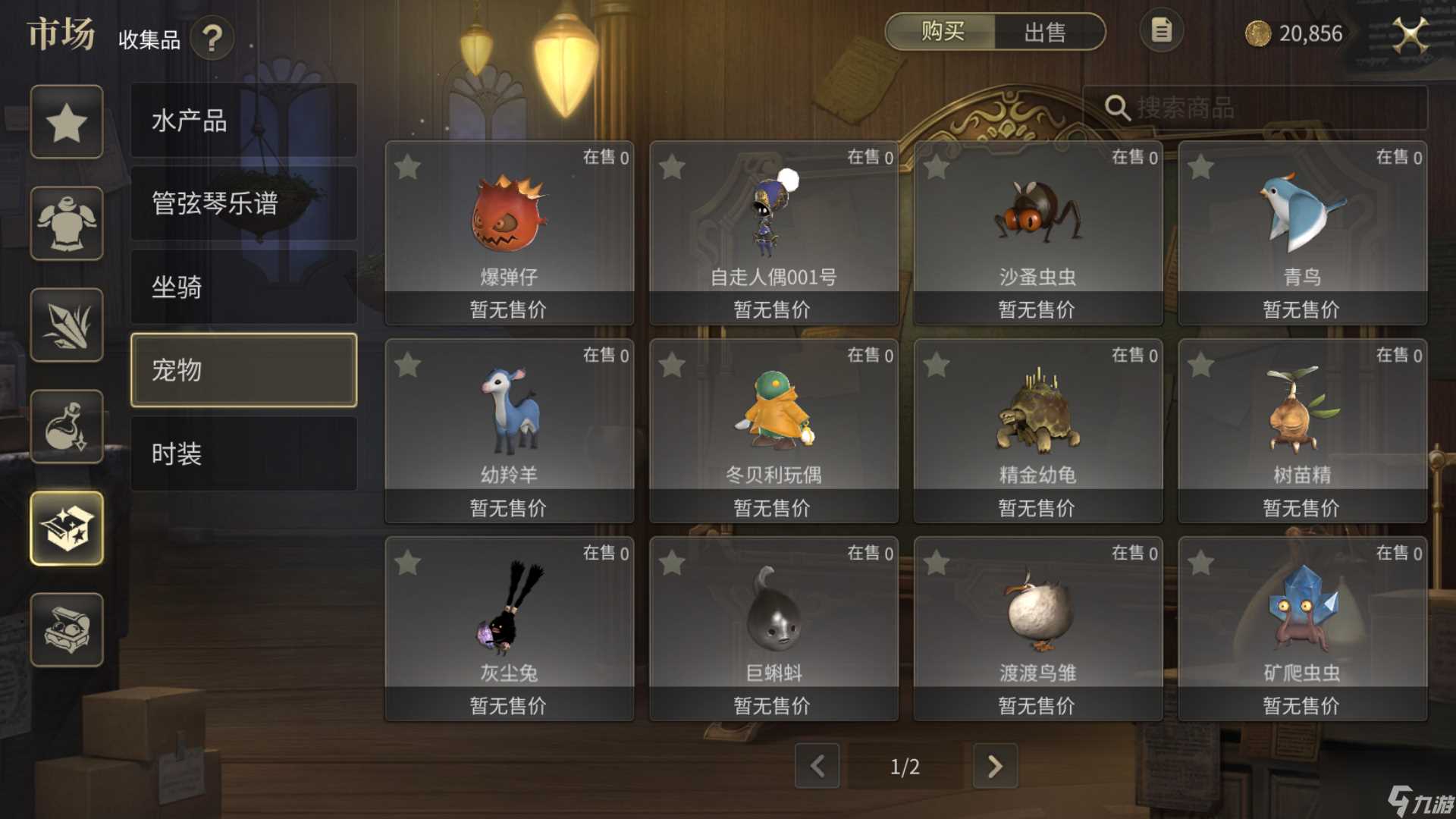Viewport: 1456px width, 819px height.
Task: Switch to the 出售 sell tab
Action: pyautogui.click(x=1046, y=33)
